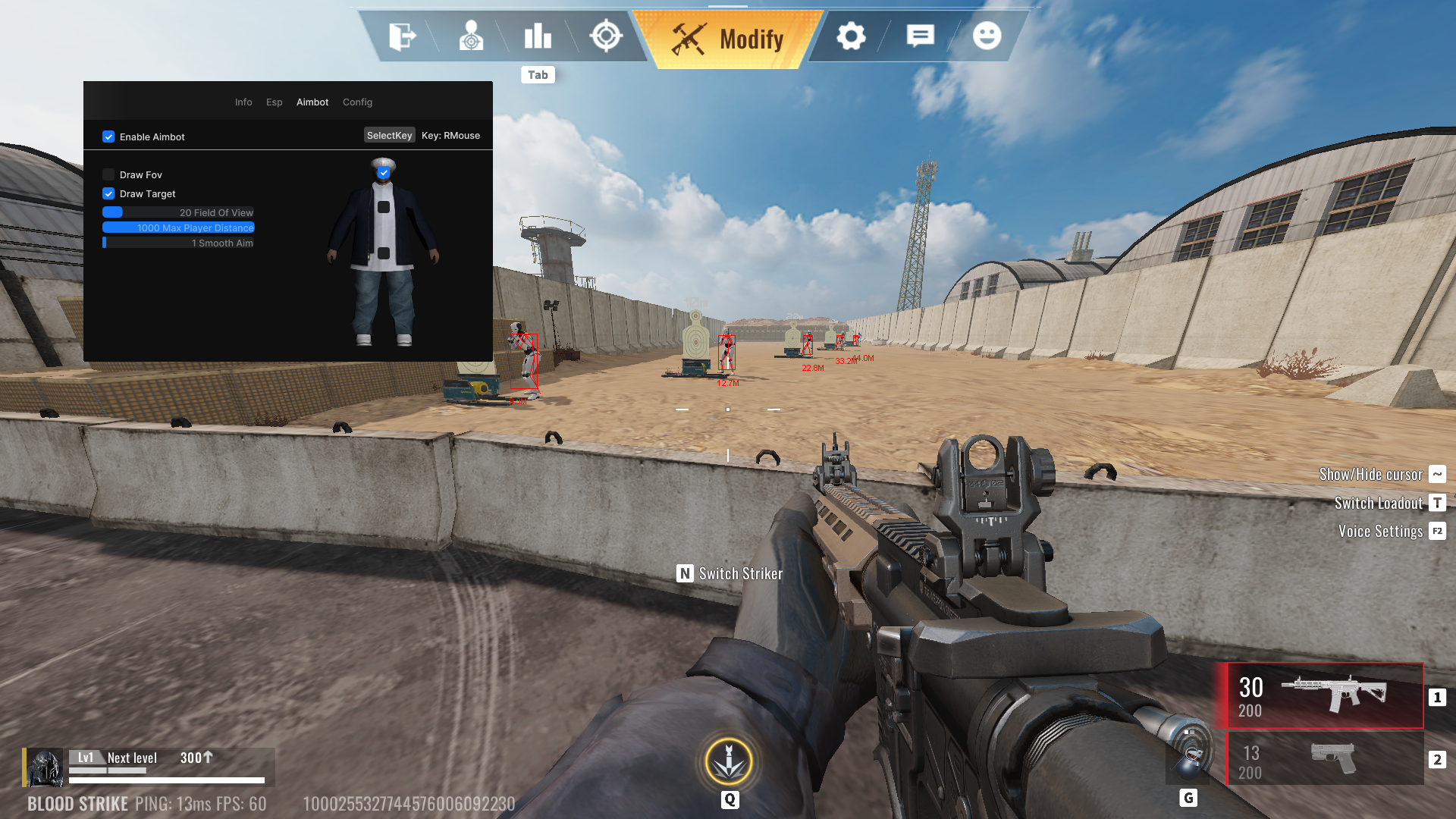Image resolution: width=1456 pixels, height=819 pixels.
Task: Open the exit door icon
Action: 402,36
